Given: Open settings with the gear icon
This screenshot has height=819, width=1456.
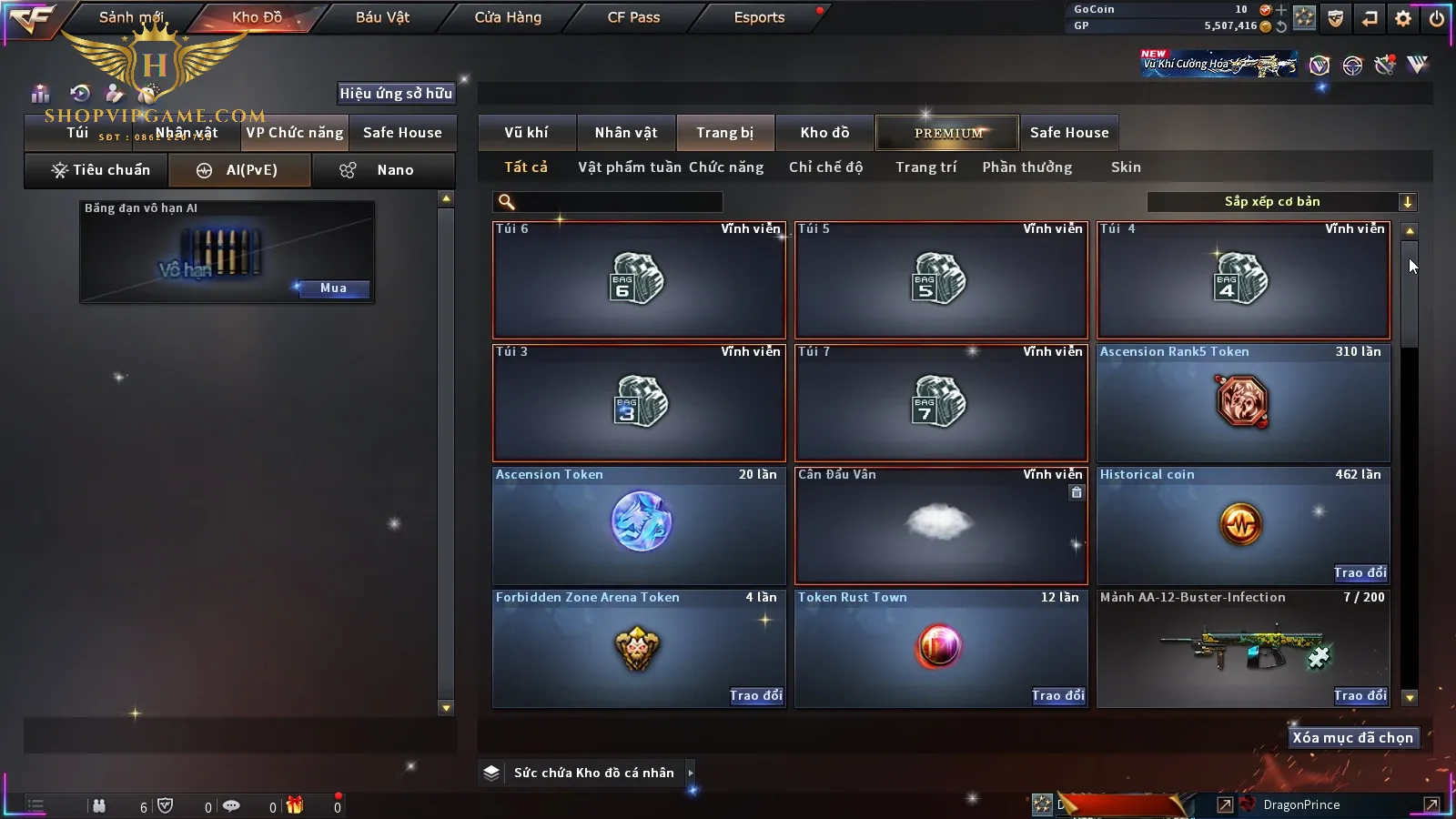Looking at the screenshot, I should (1403, 18).
